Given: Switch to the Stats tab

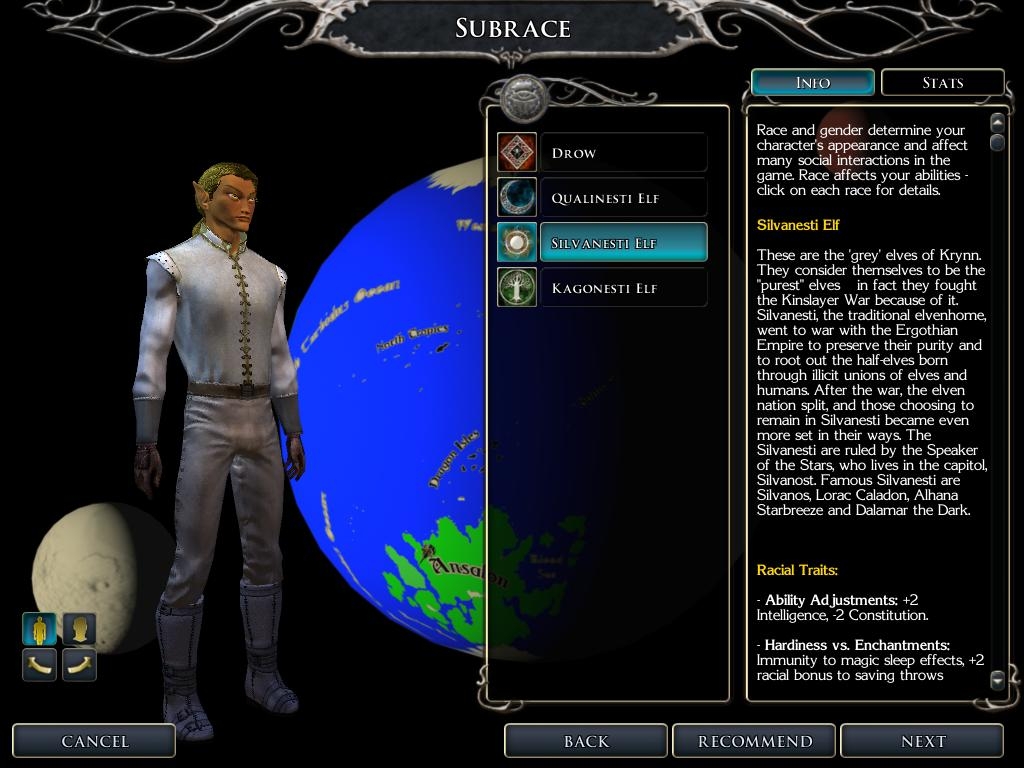Looking at the screenshot, I should click(942, 83).
